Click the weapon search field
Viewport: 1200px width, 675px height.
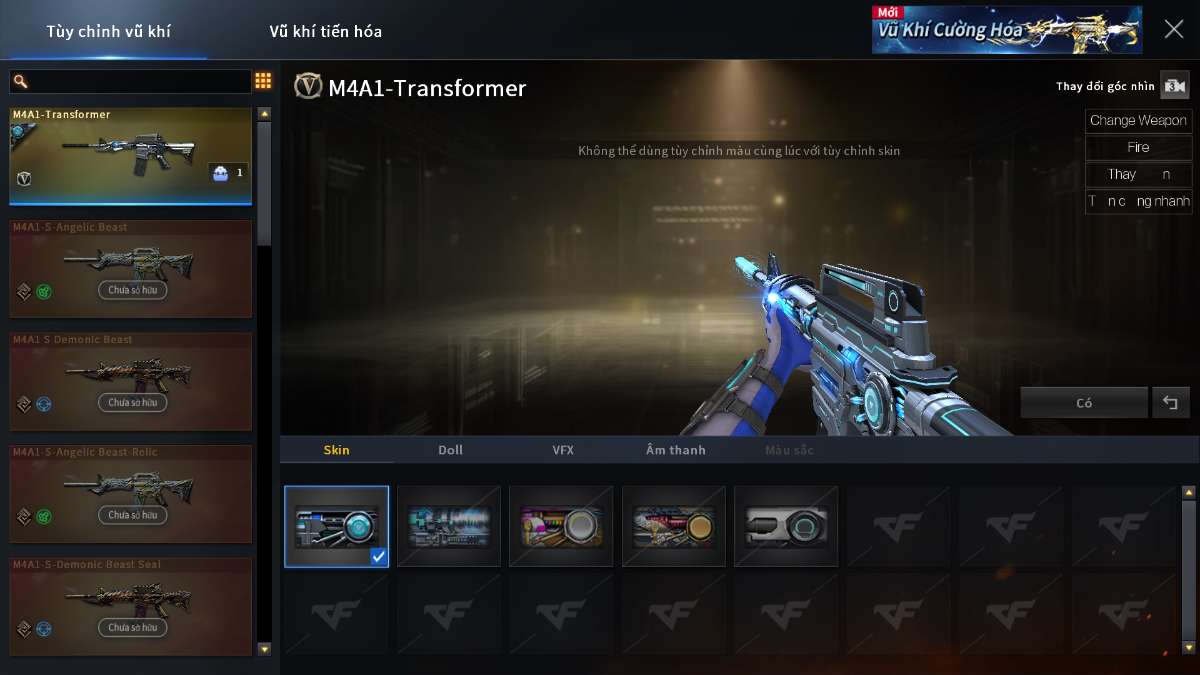coord(130,82)
